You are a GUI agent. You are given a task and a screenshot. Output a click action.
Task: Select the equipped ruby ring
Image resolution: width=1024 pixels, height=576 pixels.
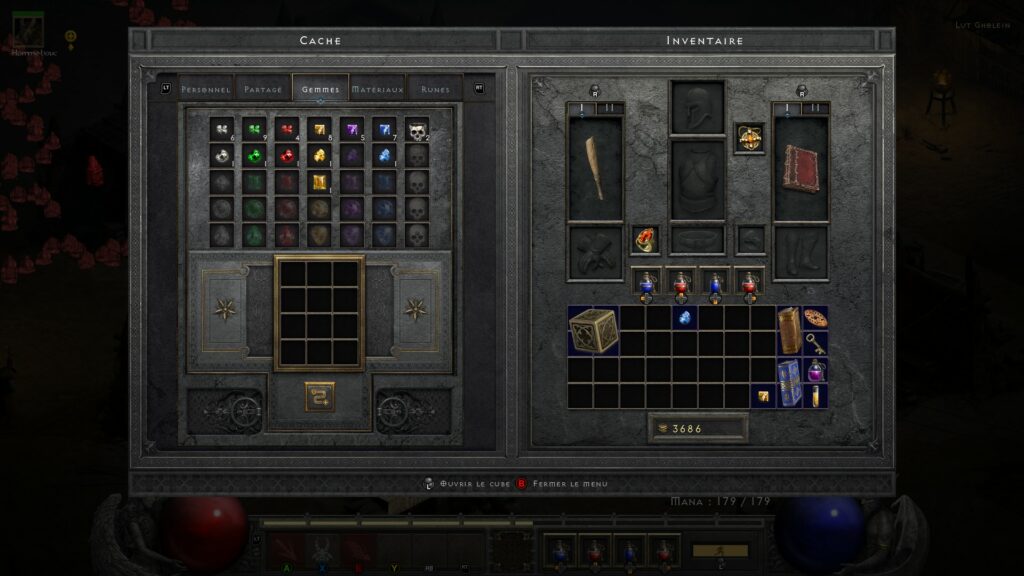click(x=645, y=239)
